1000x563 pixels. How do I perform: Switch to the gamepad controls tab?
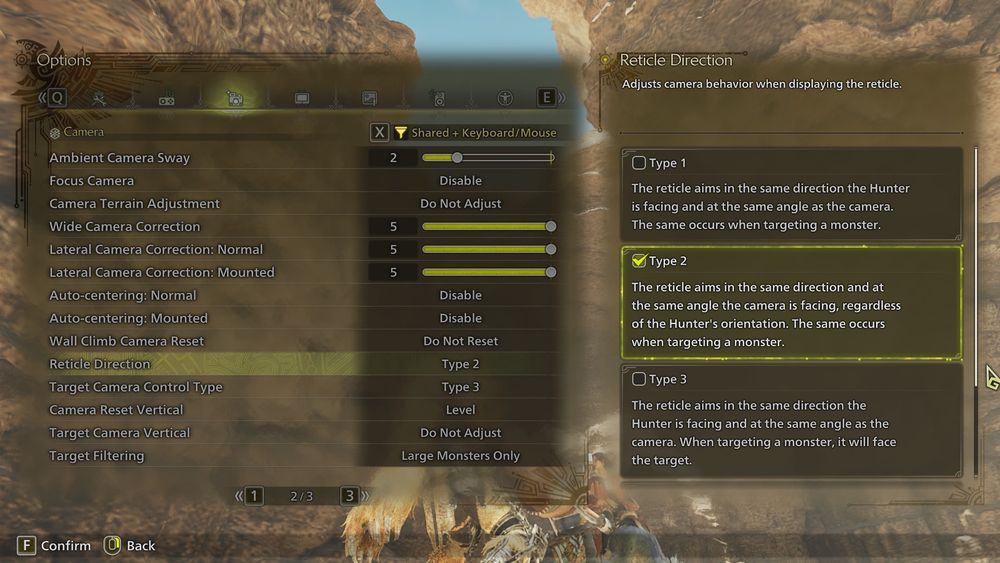pyautogui.click(x=167, y=98)
